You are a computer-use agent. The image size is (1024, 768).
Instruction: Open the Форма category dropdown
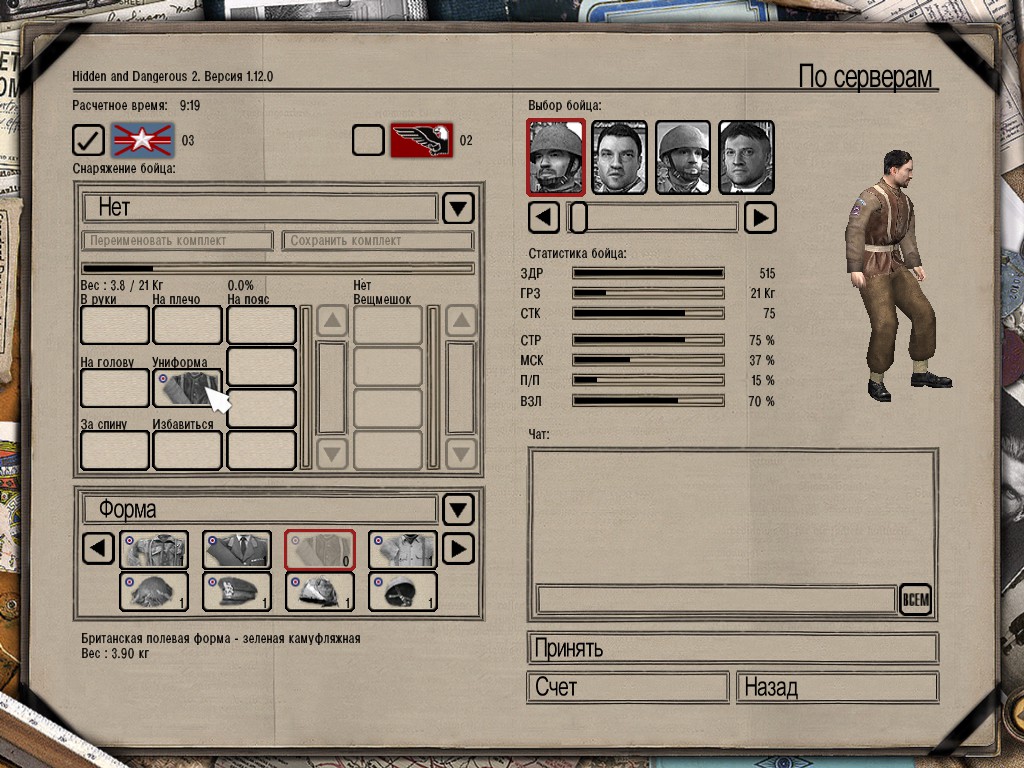click(x=458, y=509)
